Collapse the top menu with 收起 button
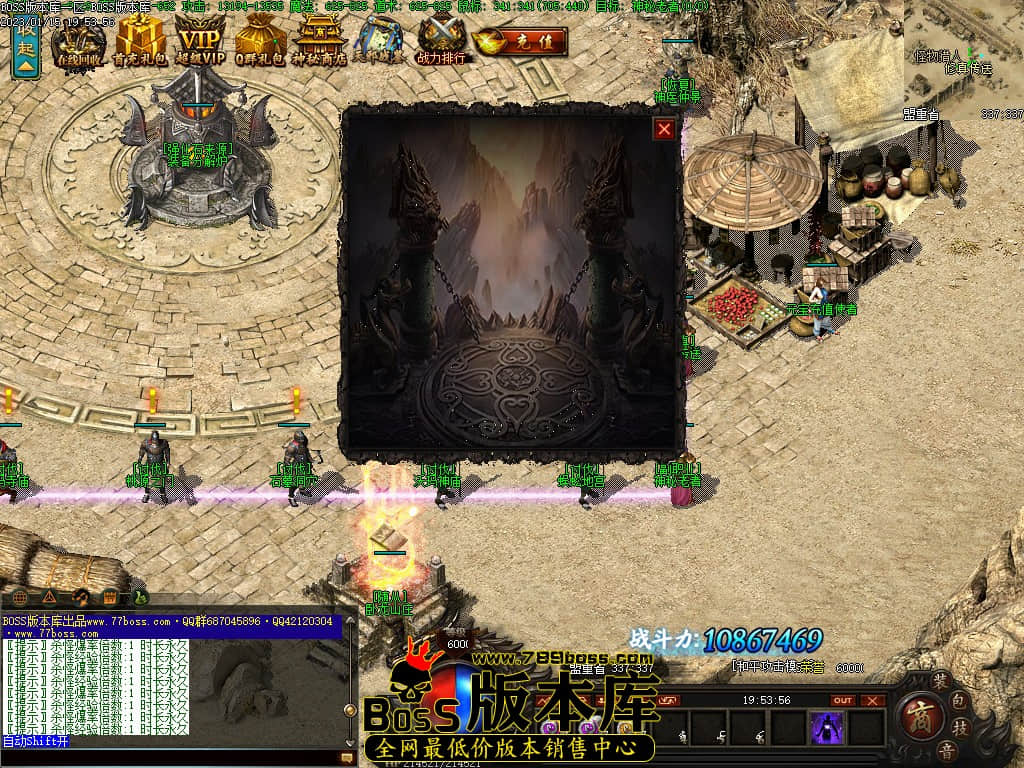 26,50
